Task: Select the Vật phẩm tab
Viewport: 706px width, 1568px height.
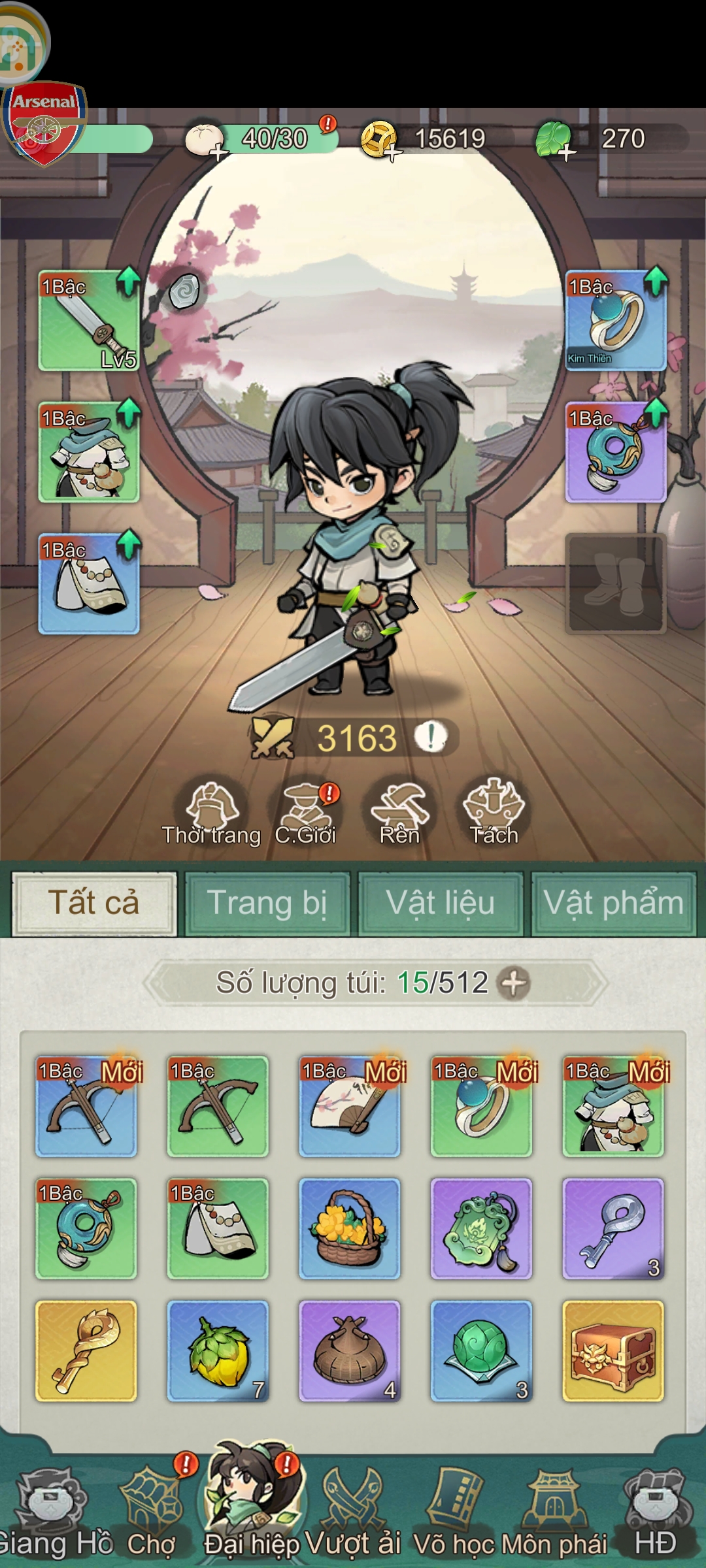Action: pyautogui.click(x=613, y=904)
